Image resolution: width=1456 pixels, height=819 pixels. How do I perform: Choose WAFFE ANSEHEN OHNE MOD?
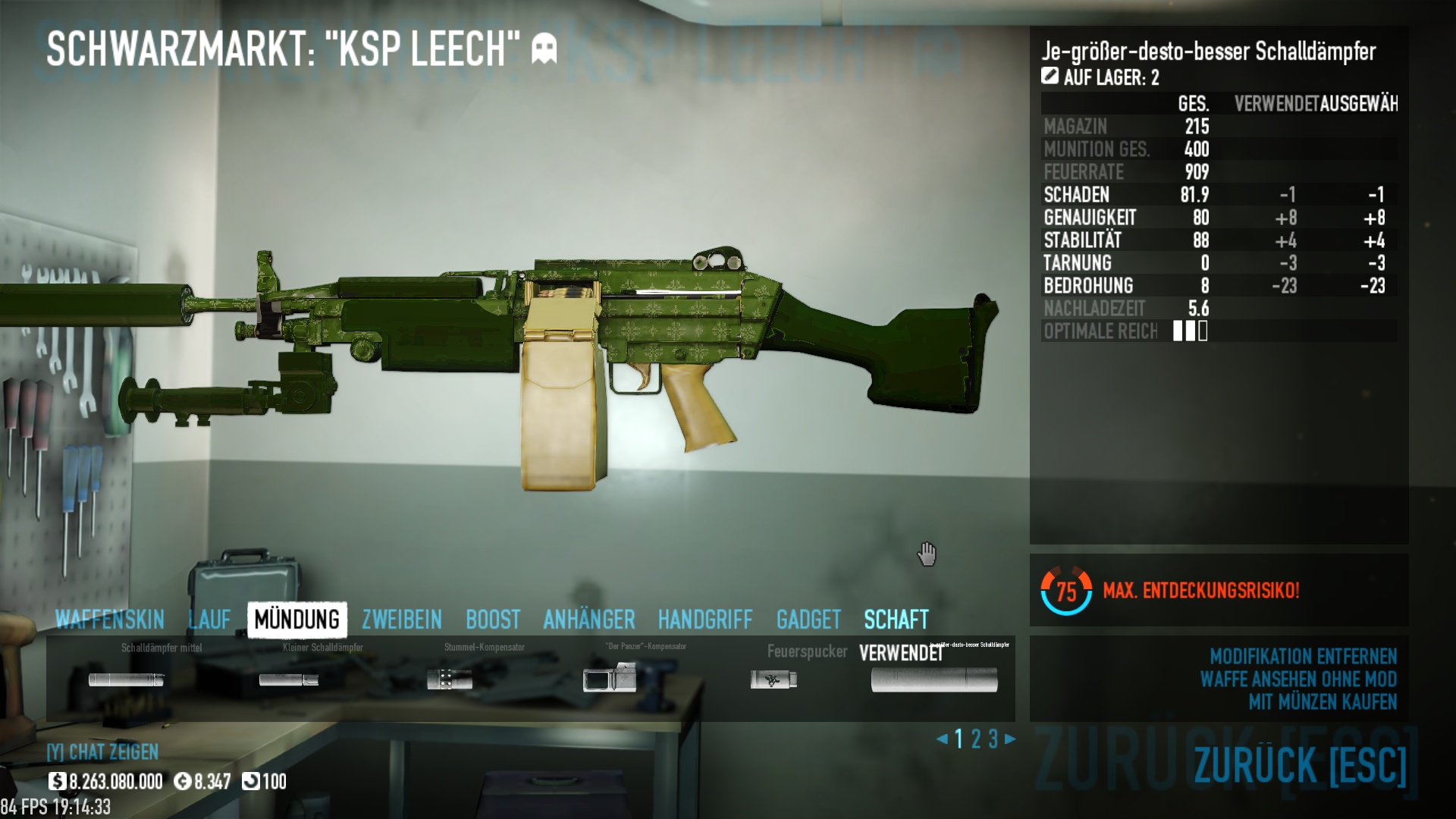pyautogui.click(x=1298, y=679)
